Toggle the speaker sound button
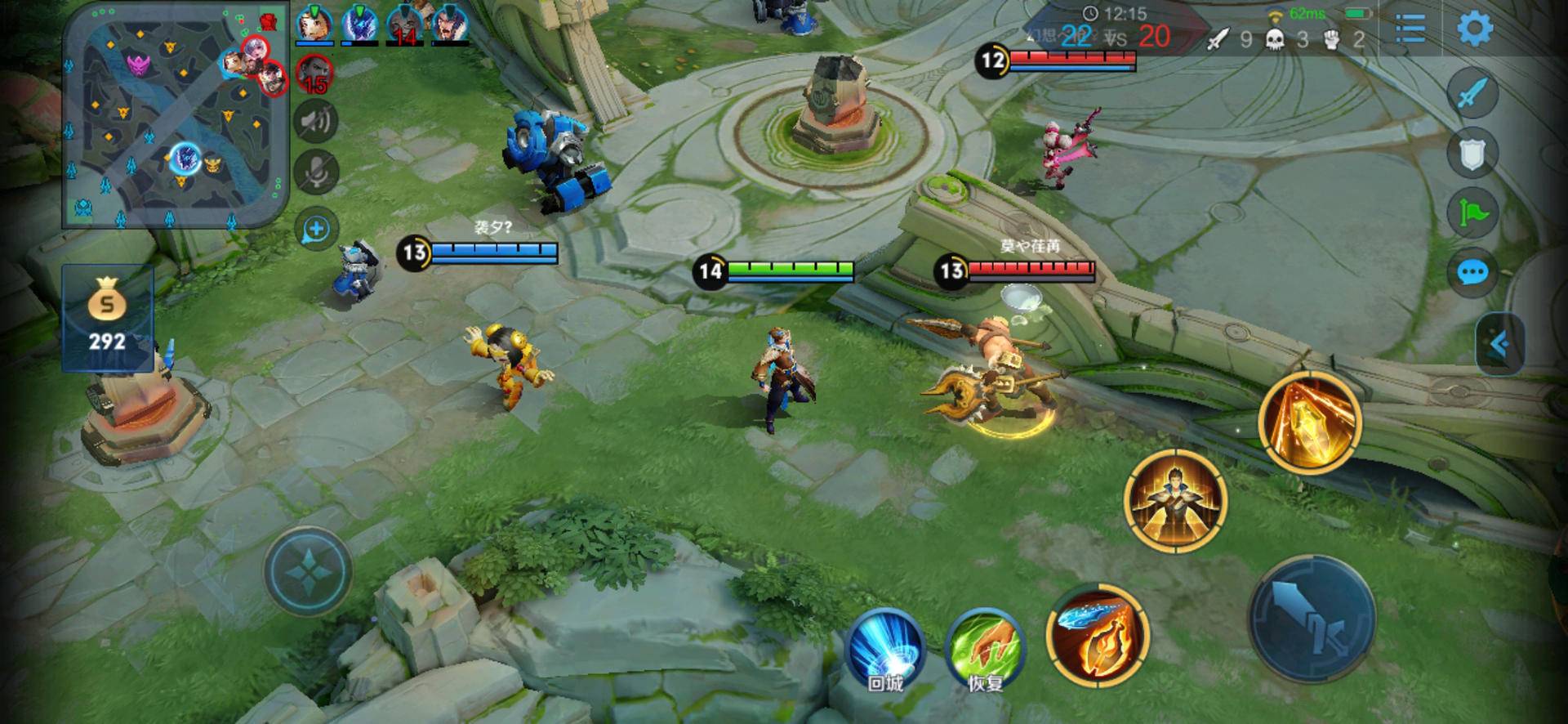Viewport: 1568px width, 724px height. [x=316, y=122]
